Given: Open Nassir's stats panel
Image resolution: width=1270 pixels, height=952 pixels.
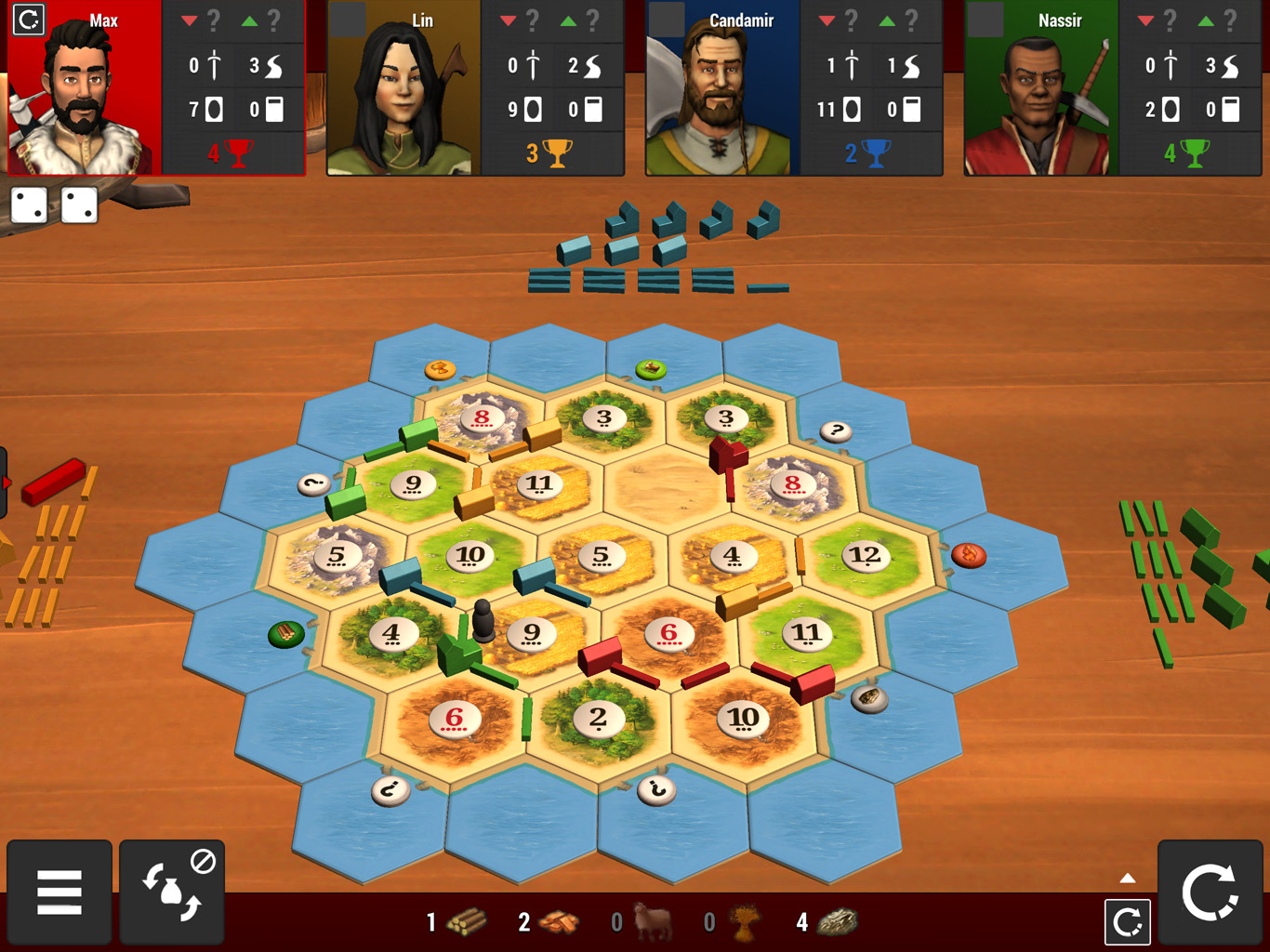Looking at the screenshot, I should coord(1191,87).
